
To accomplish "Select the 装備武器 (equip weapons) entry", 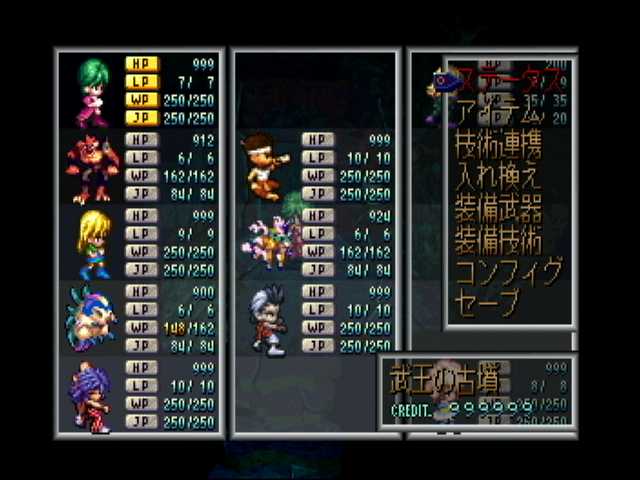I will [x=499, y=209].
